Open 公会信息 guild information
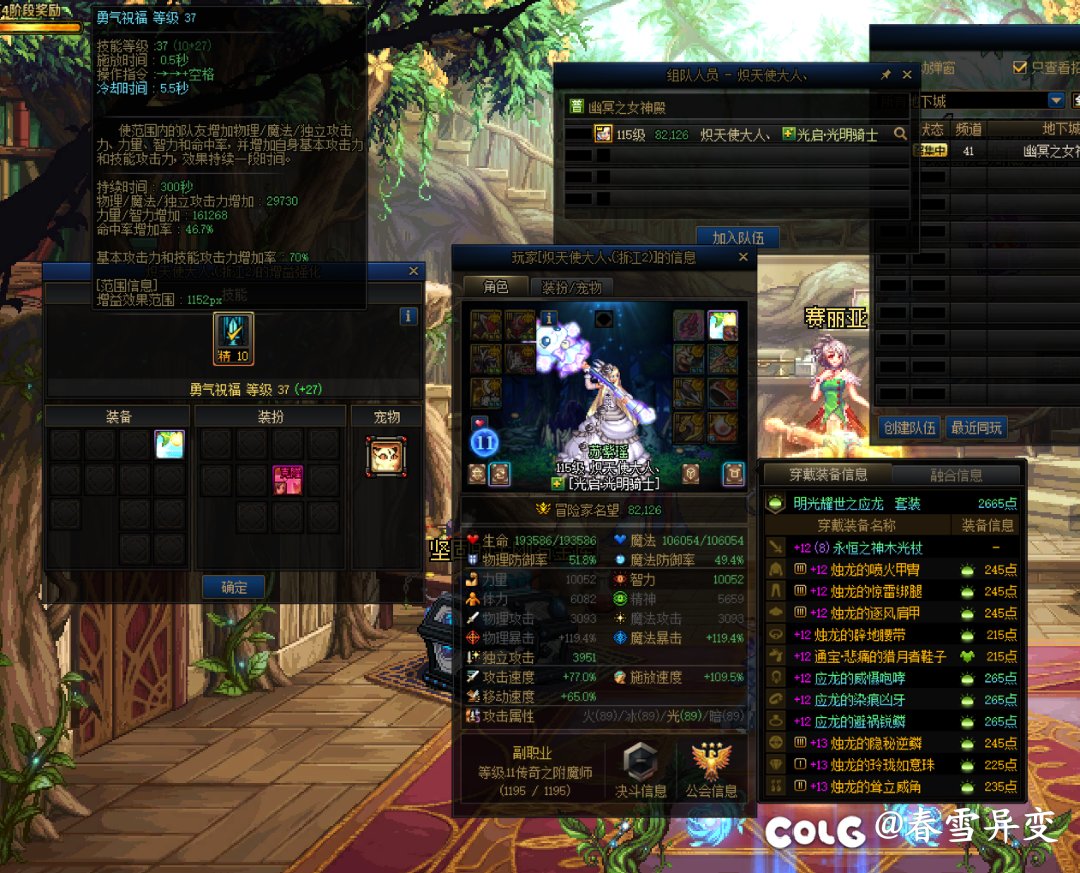The height and width of the screenshot is (873, 1080). point(711,770)
